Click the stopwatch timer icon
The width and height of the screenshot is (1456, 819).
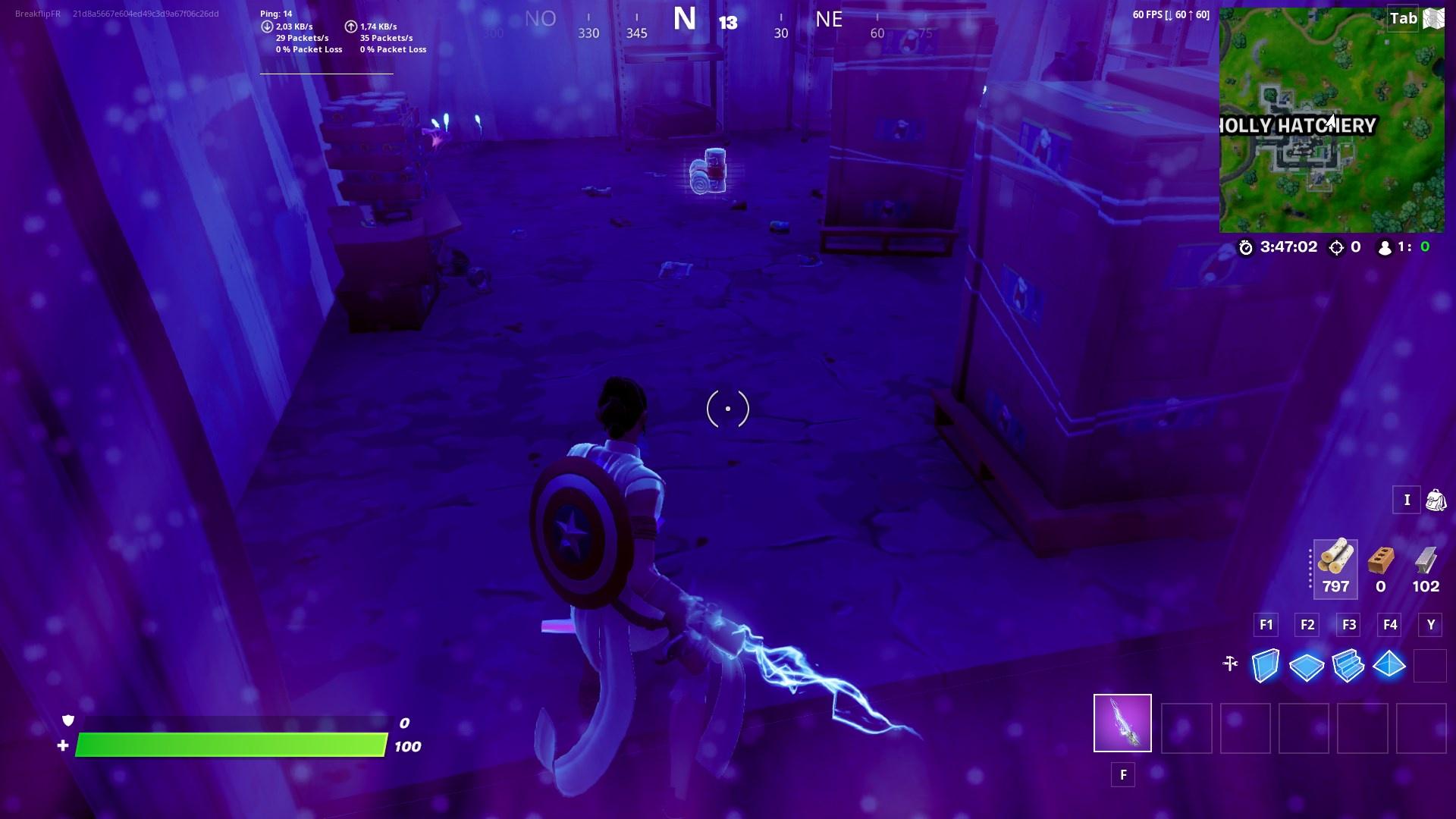click(x=1244, y=246)
